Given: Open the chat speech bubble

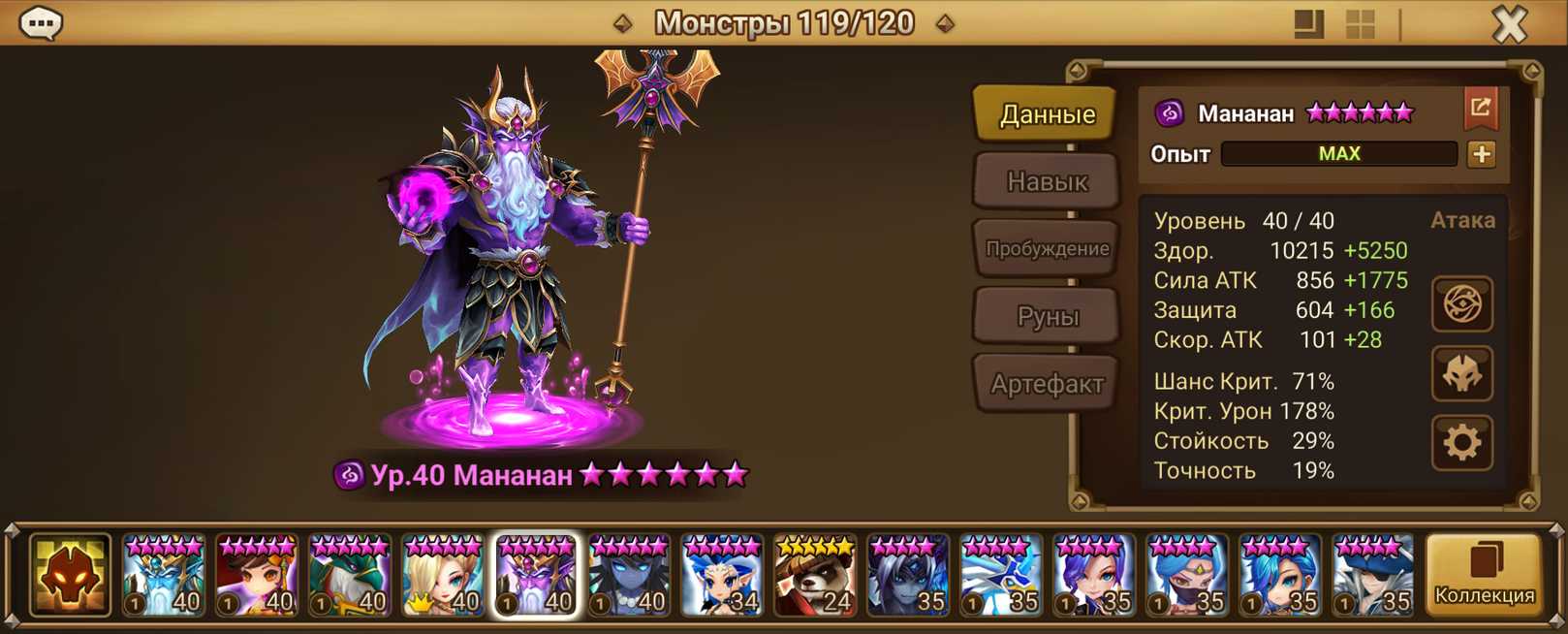Looking at the screenshot, I should (41, 23).
